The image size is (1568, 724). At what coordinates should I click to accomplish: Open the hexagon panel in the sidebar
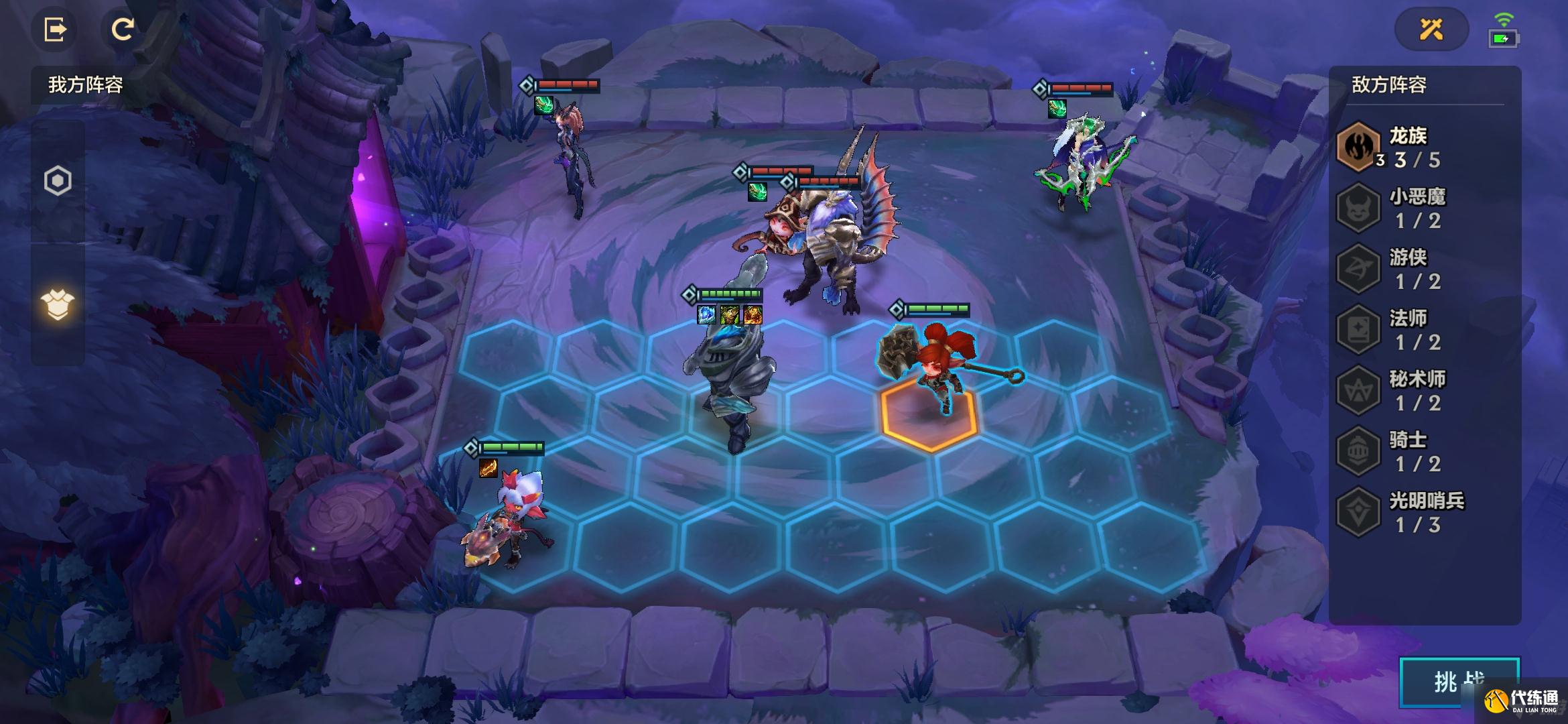(58, 180)
